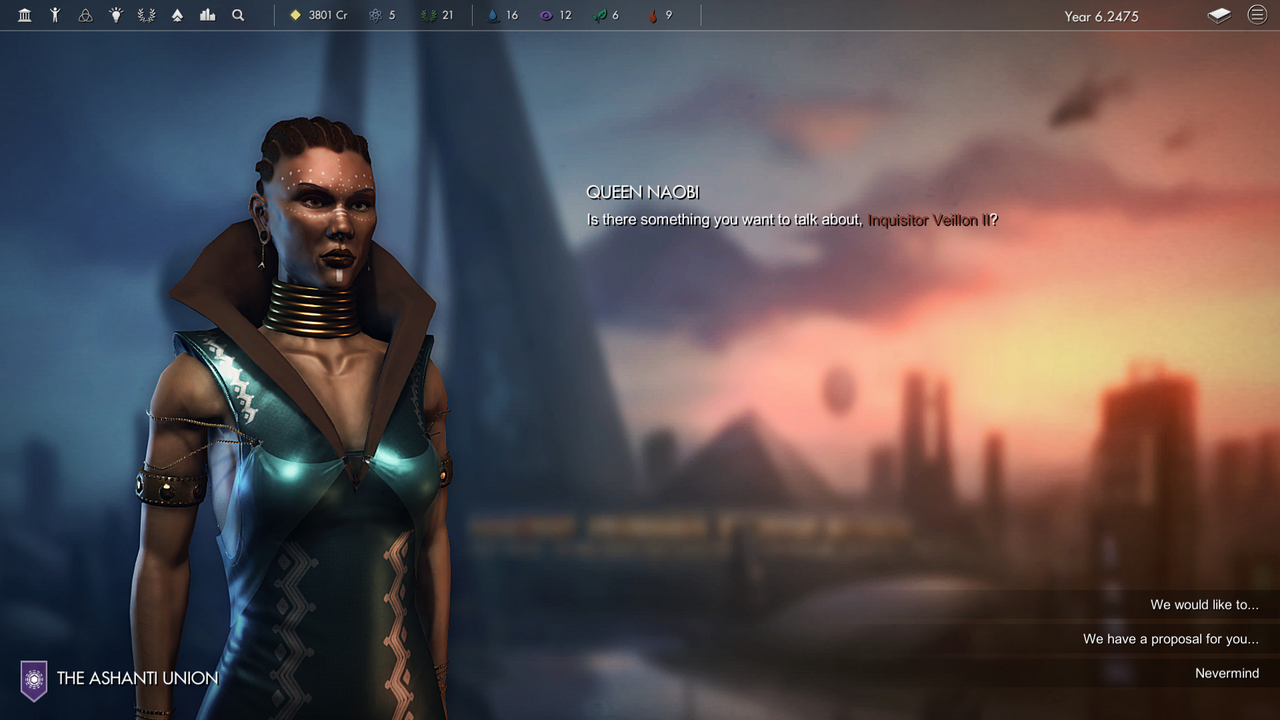Open statistics with the bar chart icon

pyautogui.click(x=207, y=15)
